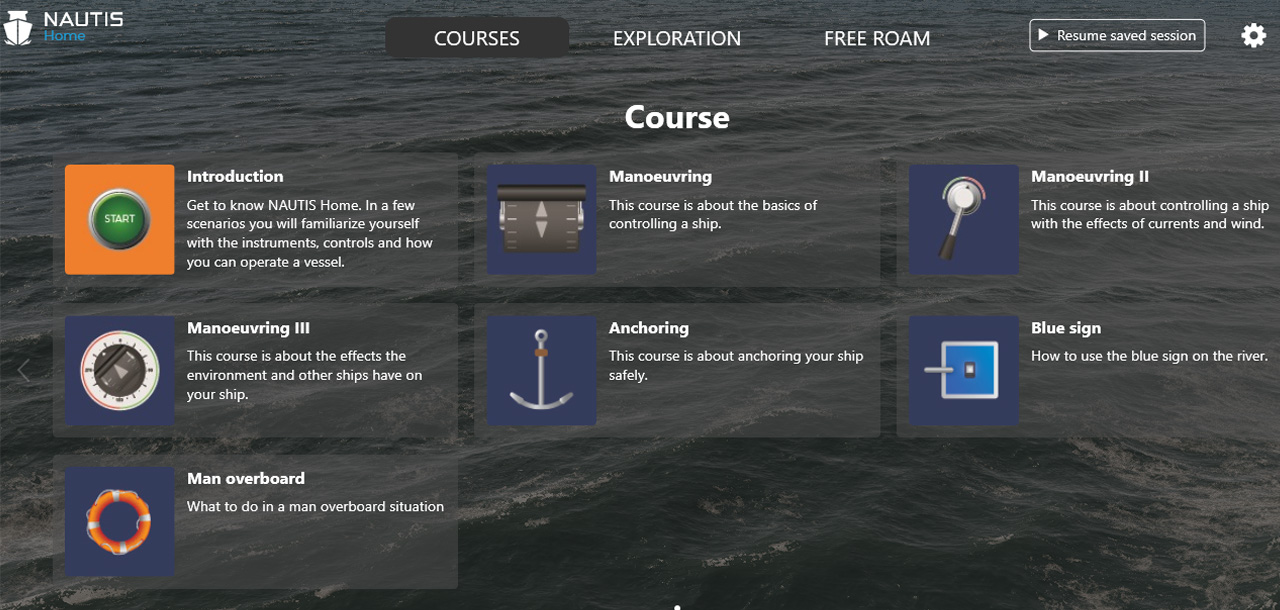Go to previous page with left arrow
Screen dimensions: 1280x610
point(24,371)
